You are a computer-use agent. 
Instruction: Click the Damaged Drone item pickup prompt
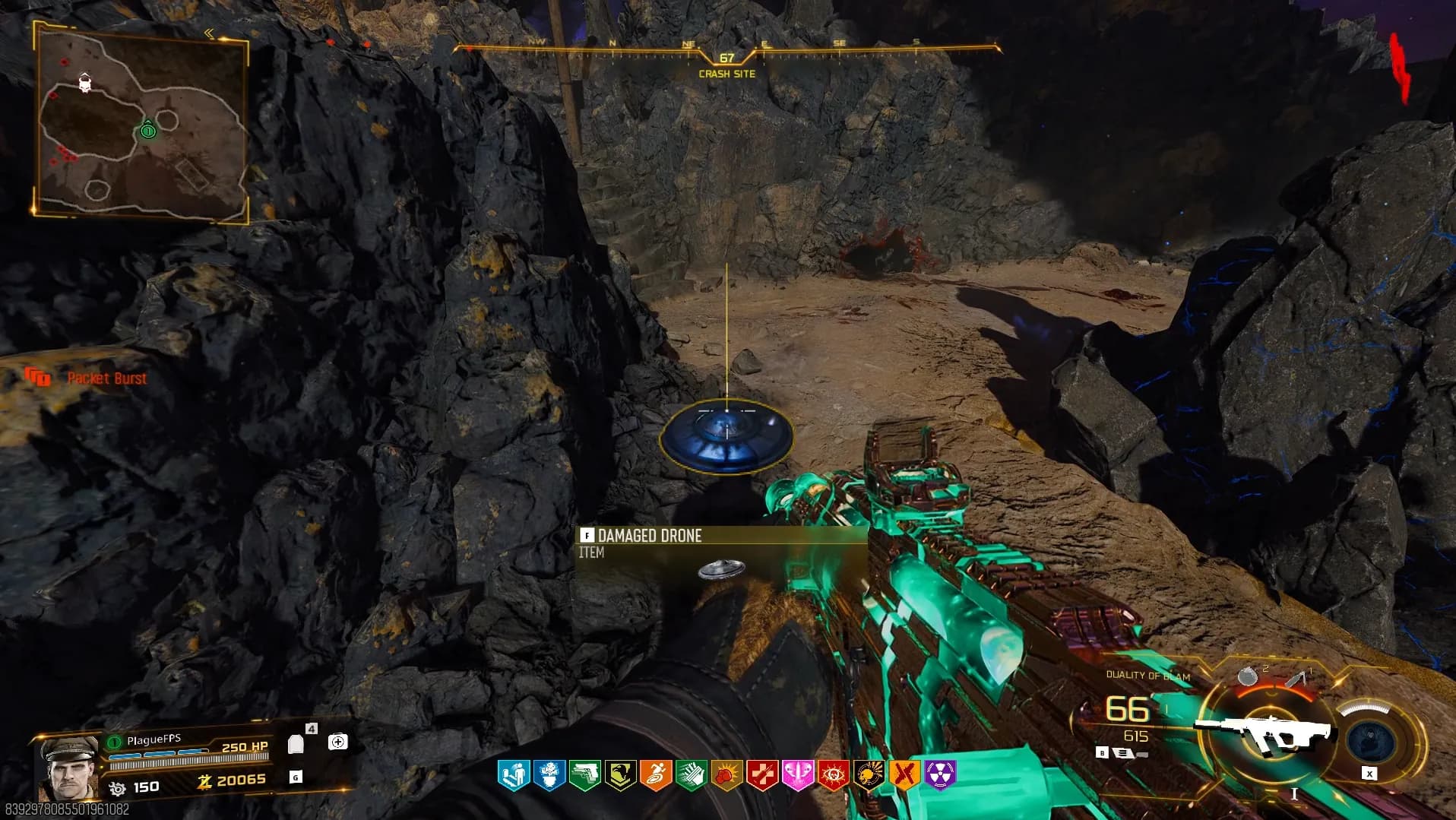click(x=648, y=537)
